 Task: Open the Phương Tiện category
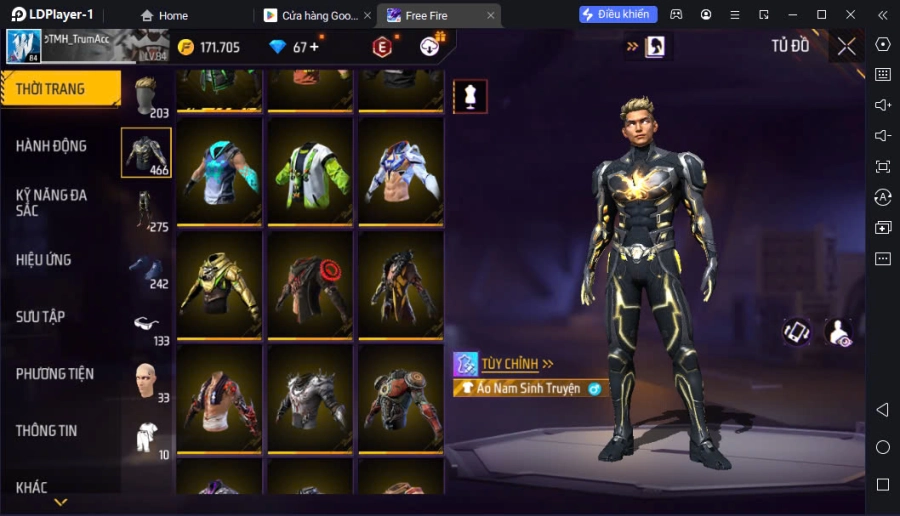(55, 374)
